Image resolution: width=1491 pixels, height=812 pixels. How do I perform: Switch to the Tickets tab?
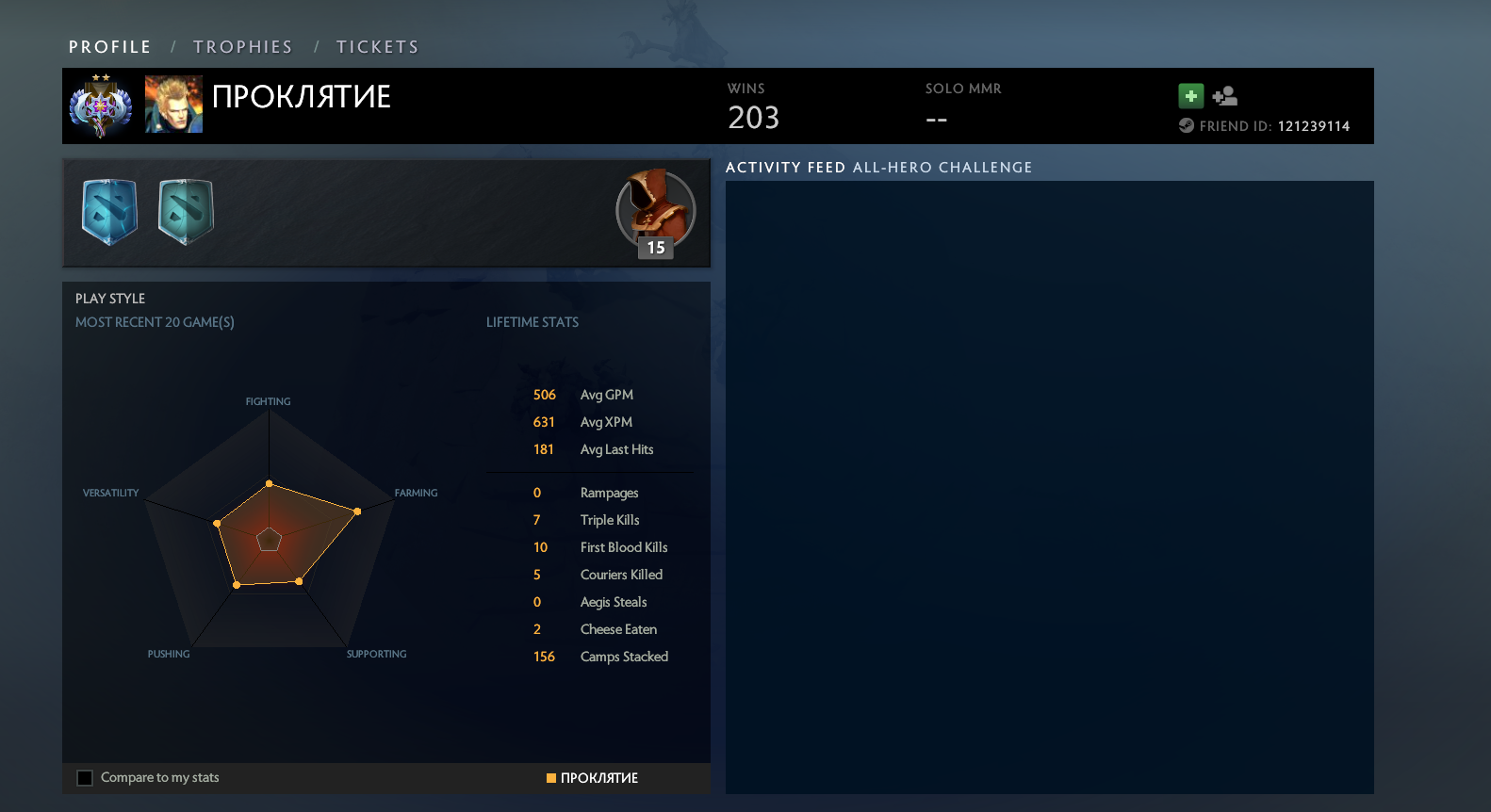(377, 47)
